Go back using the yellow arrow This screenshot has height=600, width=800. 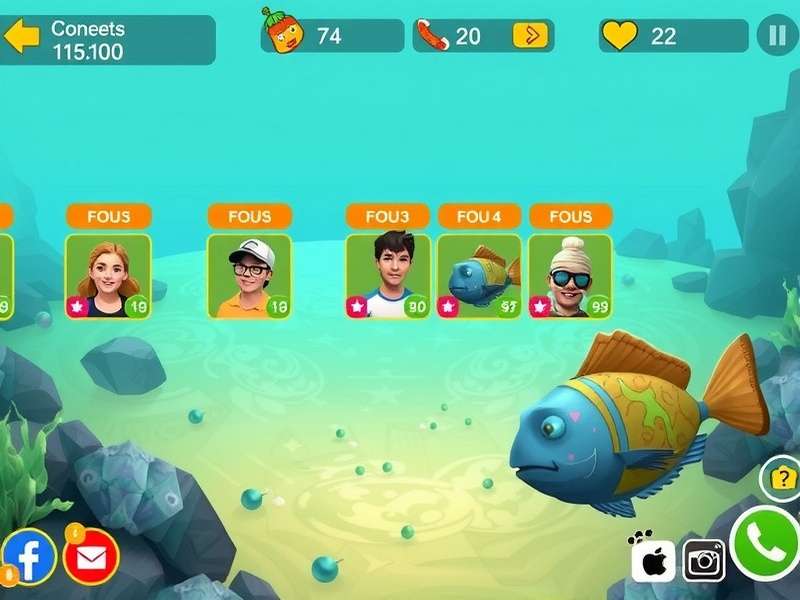pos(22,38)
